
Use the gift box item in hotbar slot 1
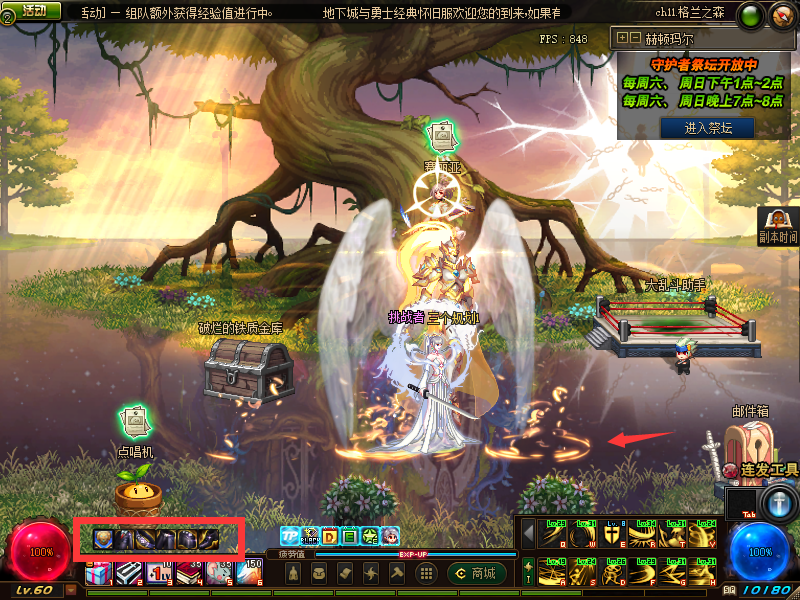(99, 573)
